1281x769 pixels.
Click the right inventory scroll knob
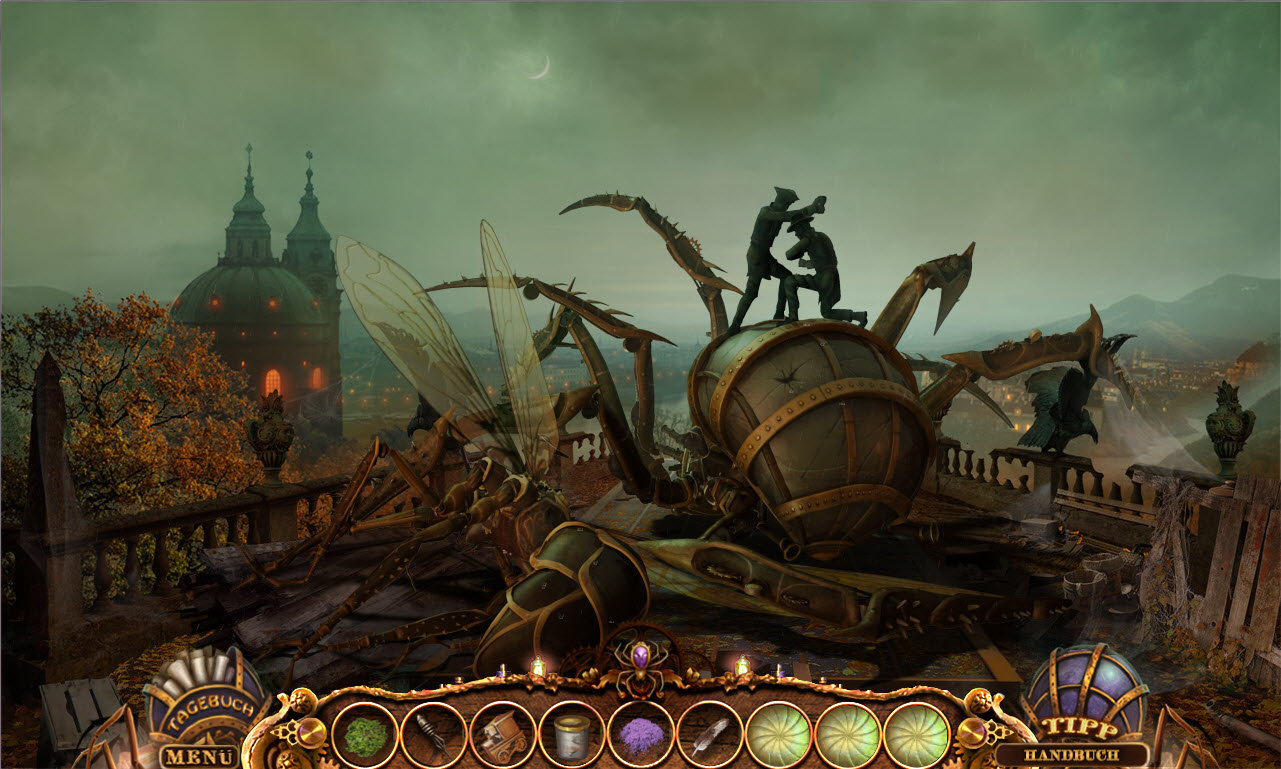[x=971, y=734]
